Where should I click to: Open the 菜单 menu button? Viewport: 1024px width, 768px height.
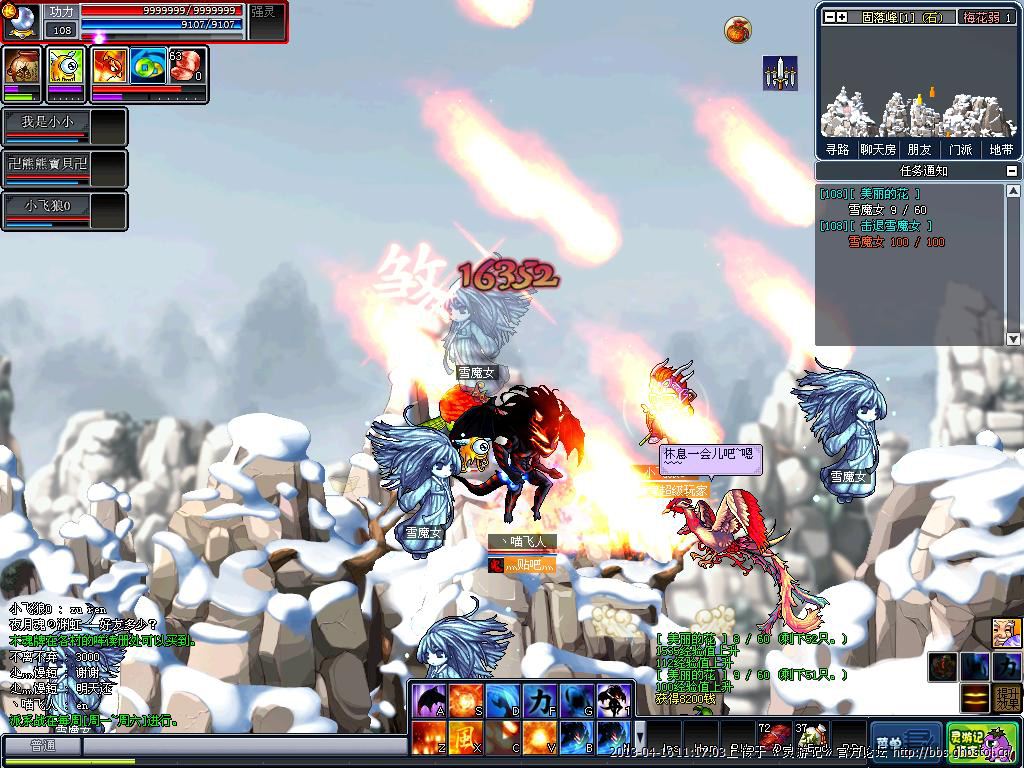click(x=905, y=743)
